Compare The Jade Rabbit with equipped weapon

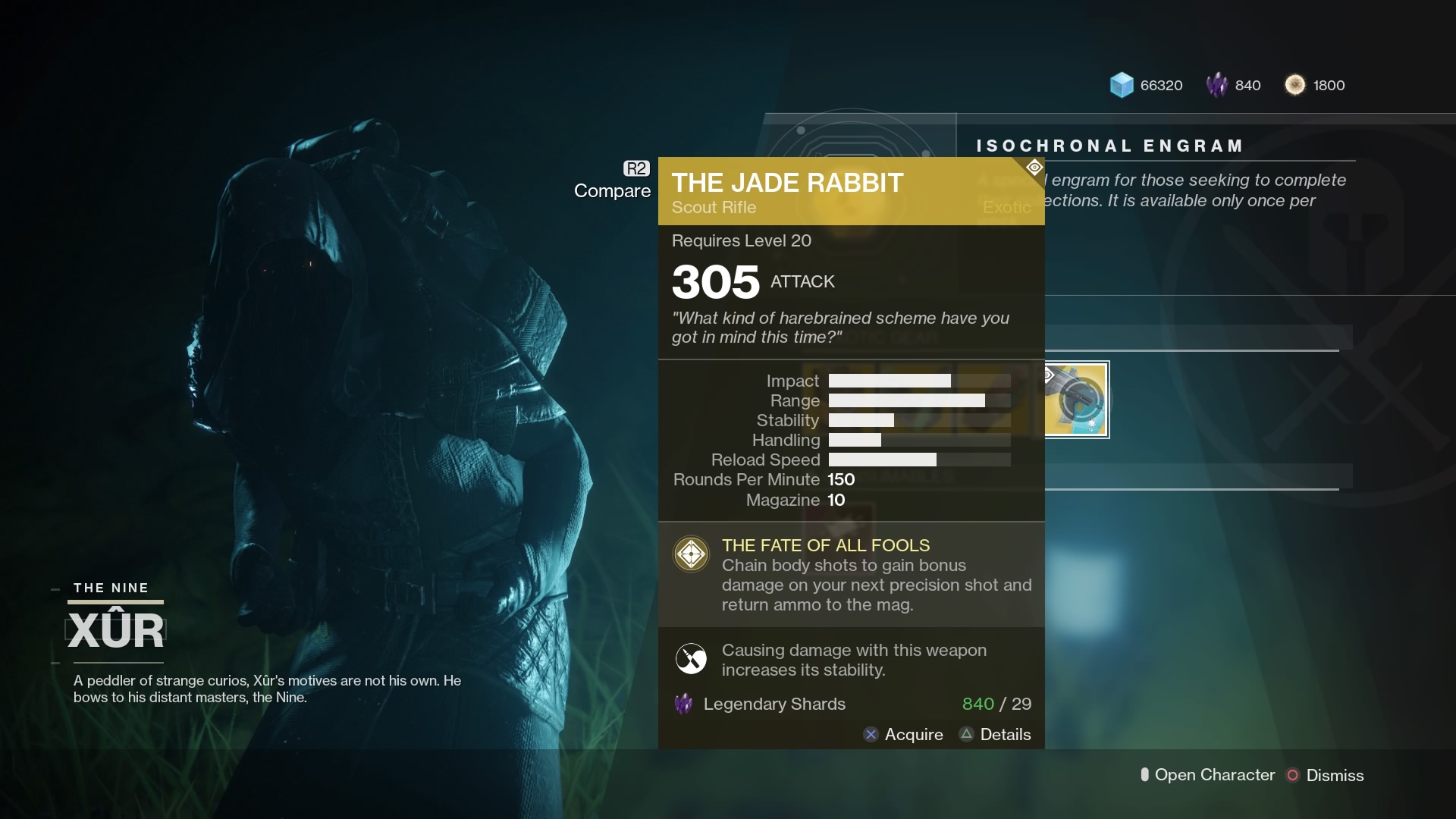click(612, 191)
